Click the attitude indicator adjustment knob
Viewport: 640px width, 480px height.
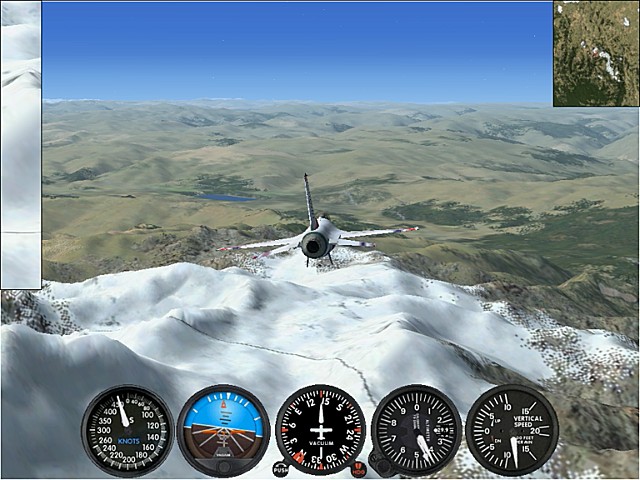pos(223,466)
